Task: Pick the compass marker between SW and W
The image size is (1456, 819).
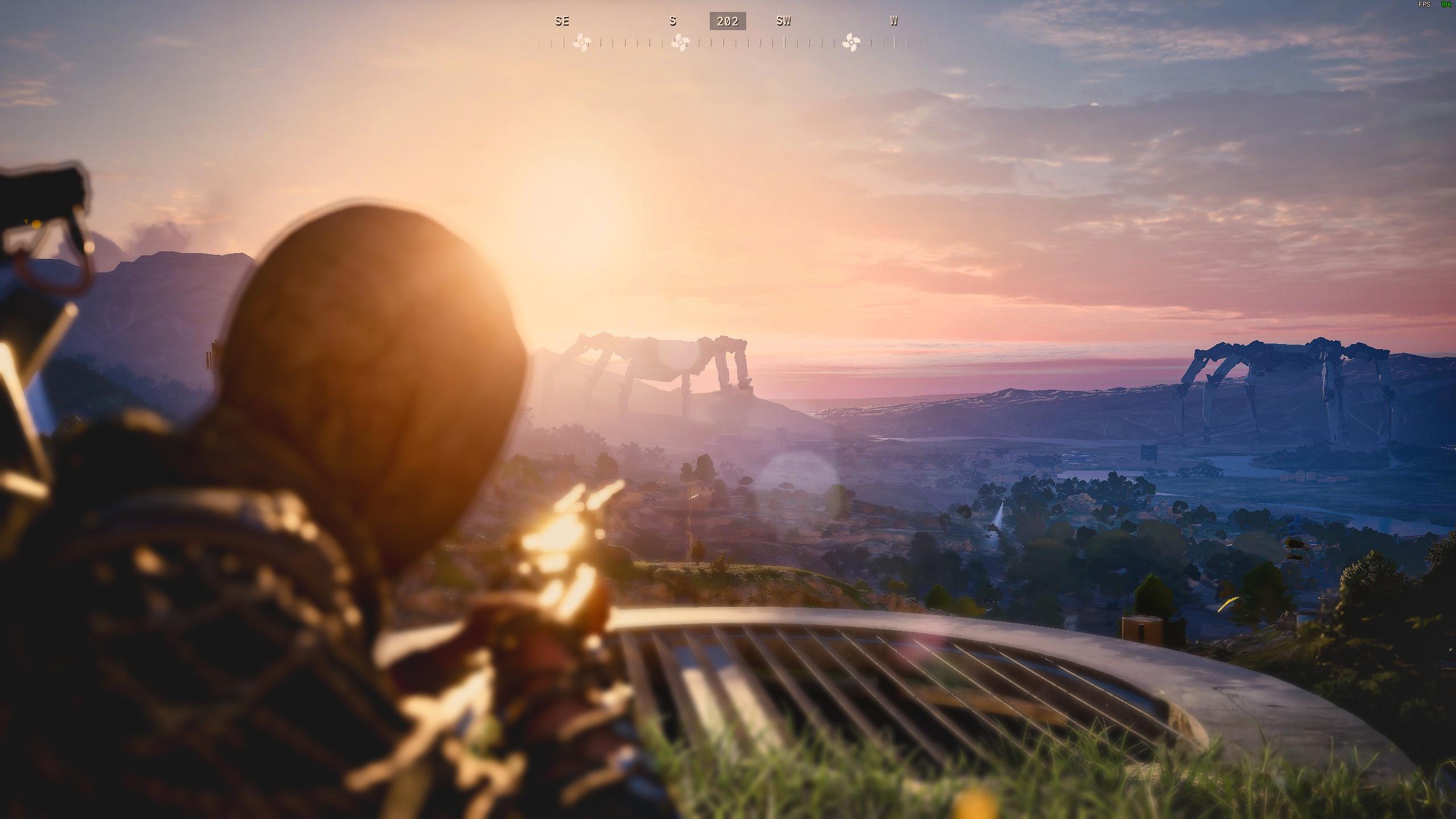Action: pos(851,42)
